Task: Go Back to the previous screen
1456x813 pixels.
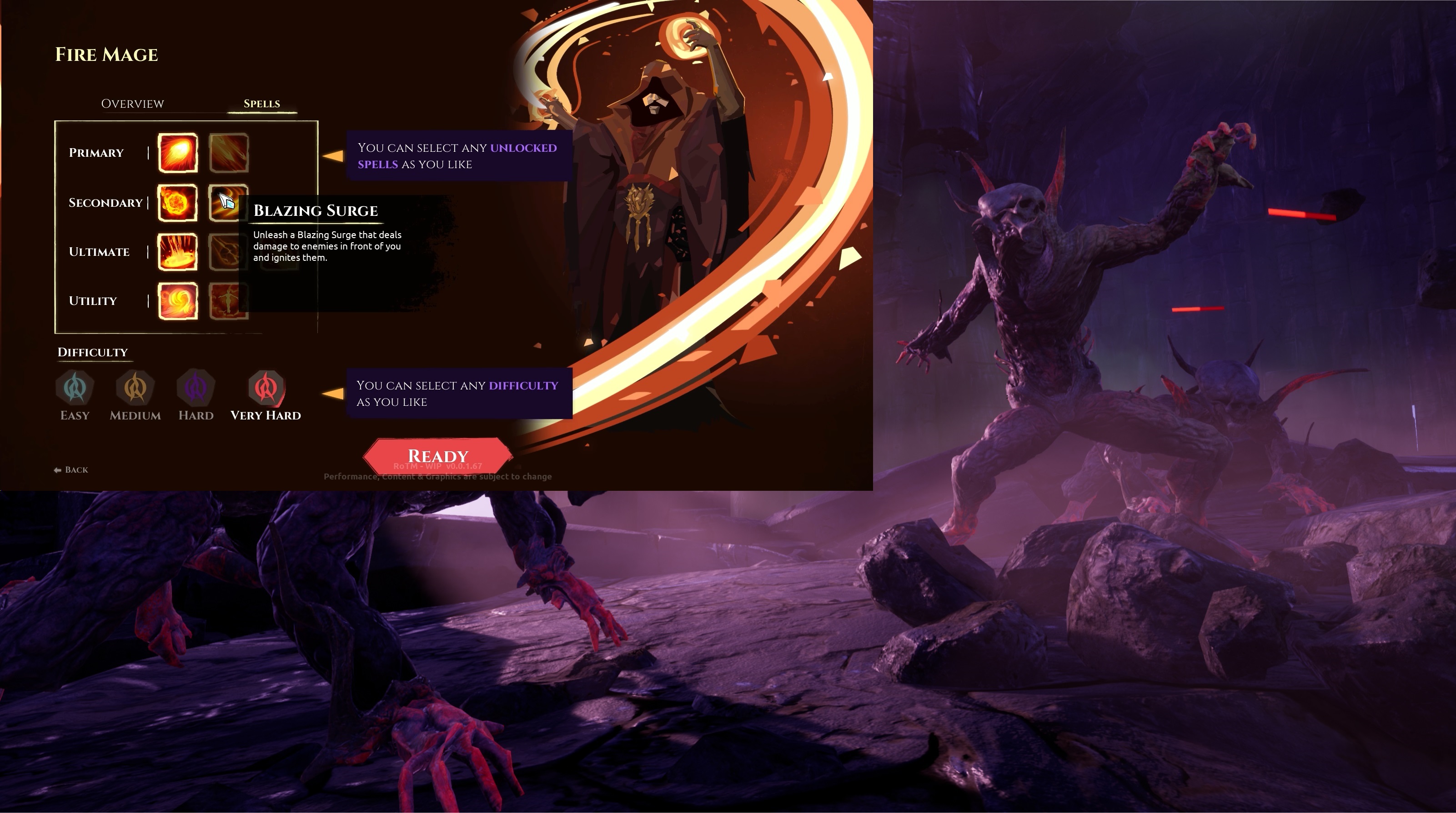Action: tap(71, 470)
